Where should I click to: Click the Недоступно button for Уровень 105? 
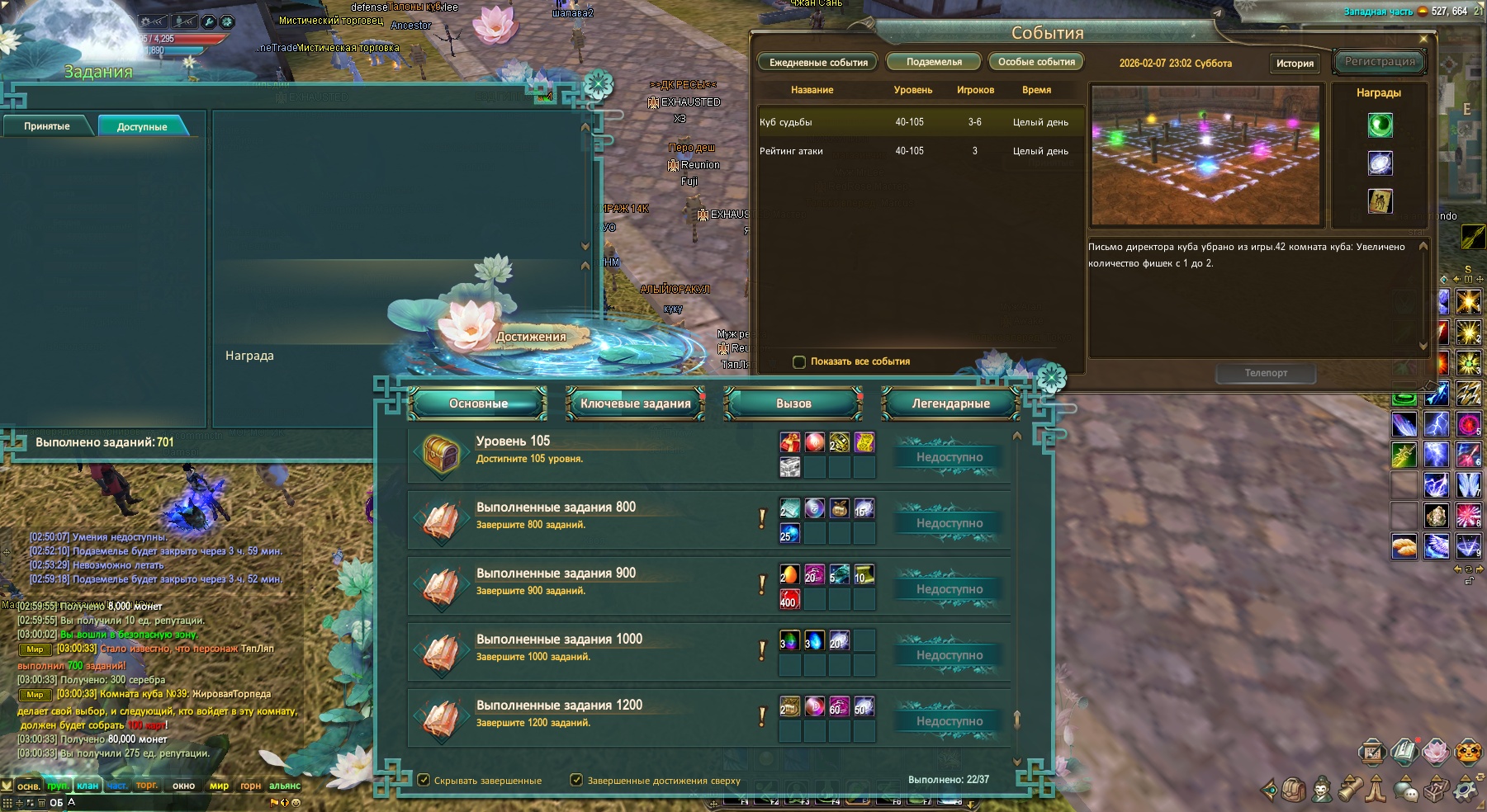click(x=950, y=457)
